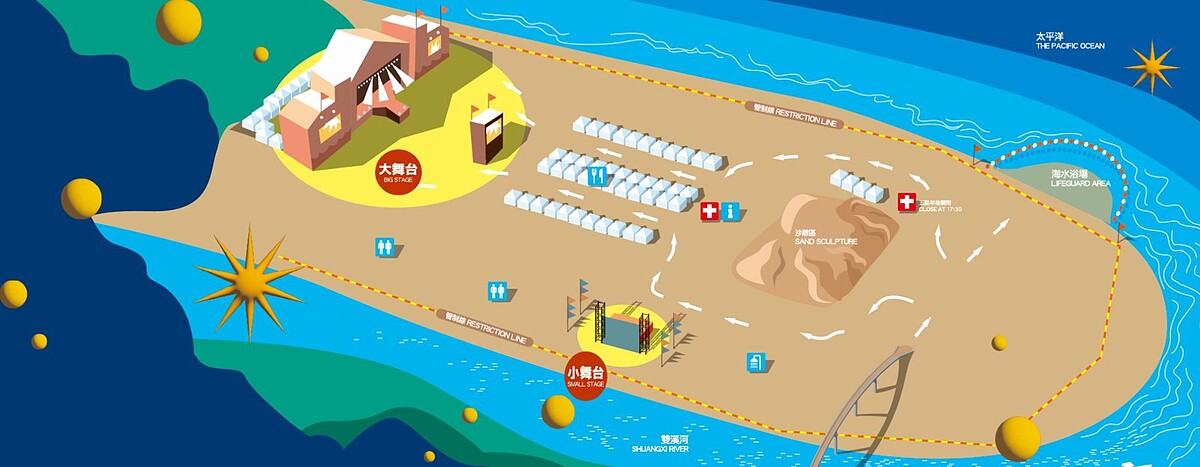
Task: Click the first aid marker beside the info icon
Action: (709, 211)
